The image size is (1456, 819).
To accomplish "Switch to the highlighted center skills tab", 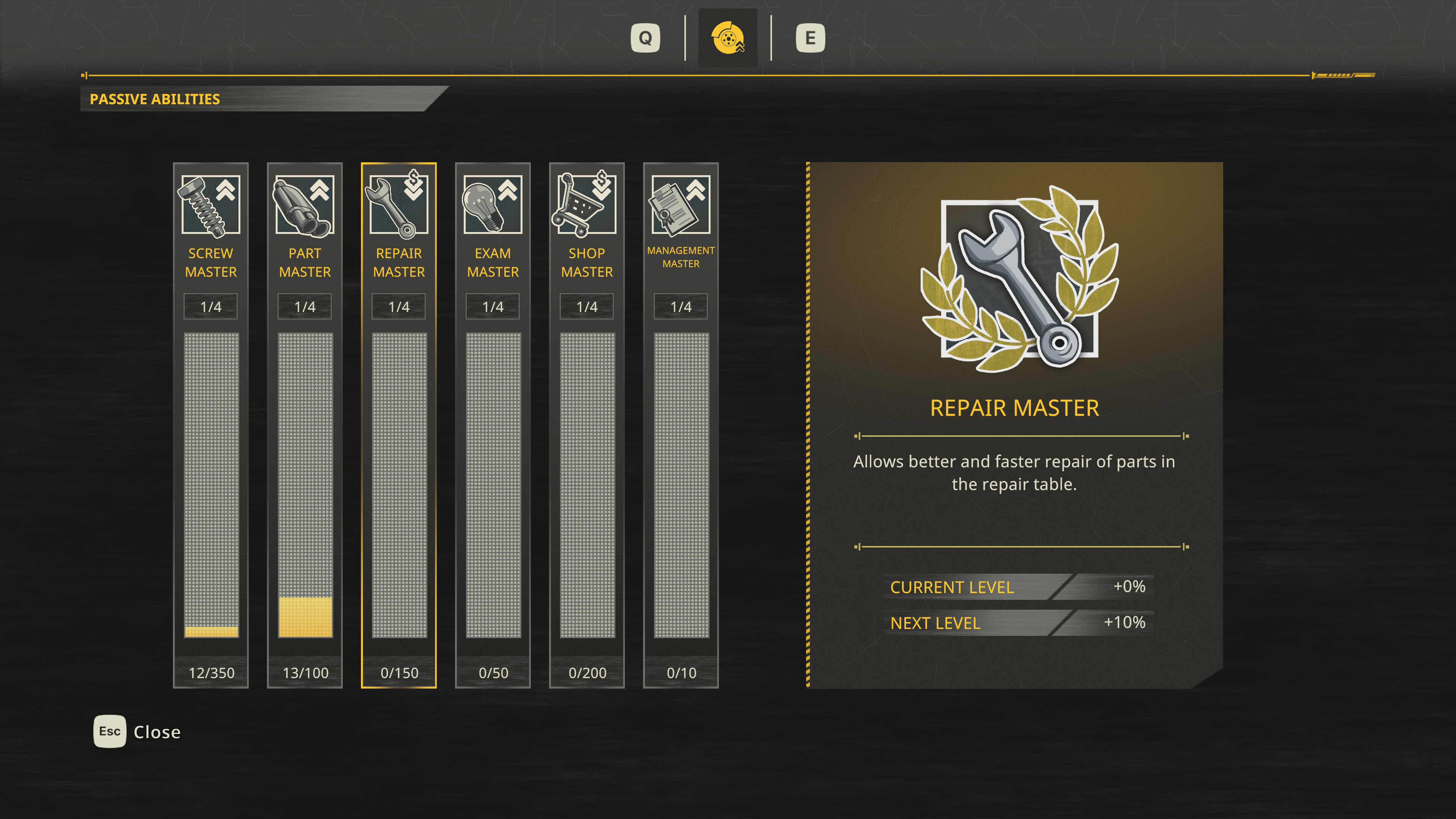I will tap(728, 38).
